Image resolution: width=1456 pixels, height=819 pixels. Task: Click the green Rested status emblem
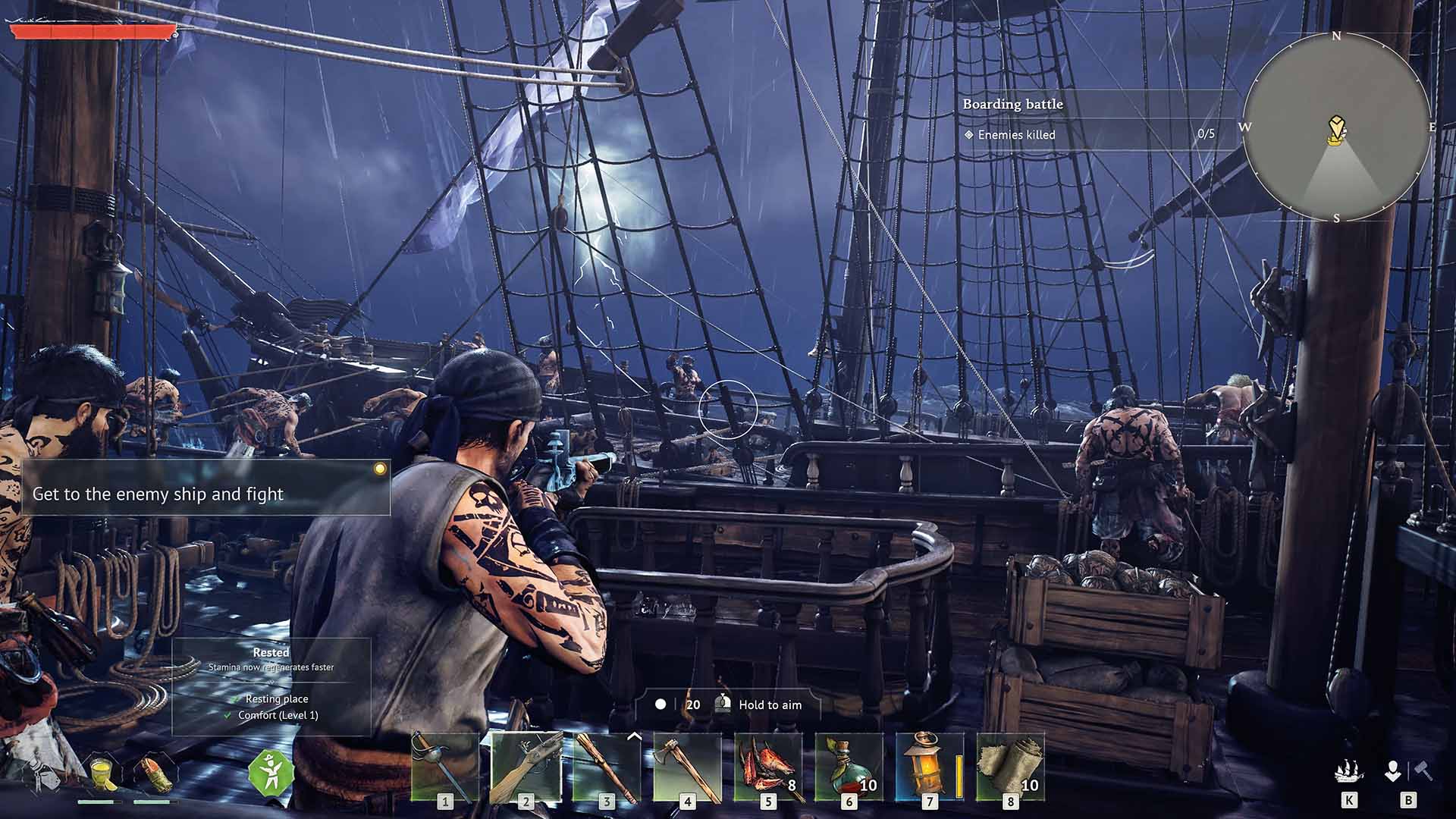click(271, 773)
